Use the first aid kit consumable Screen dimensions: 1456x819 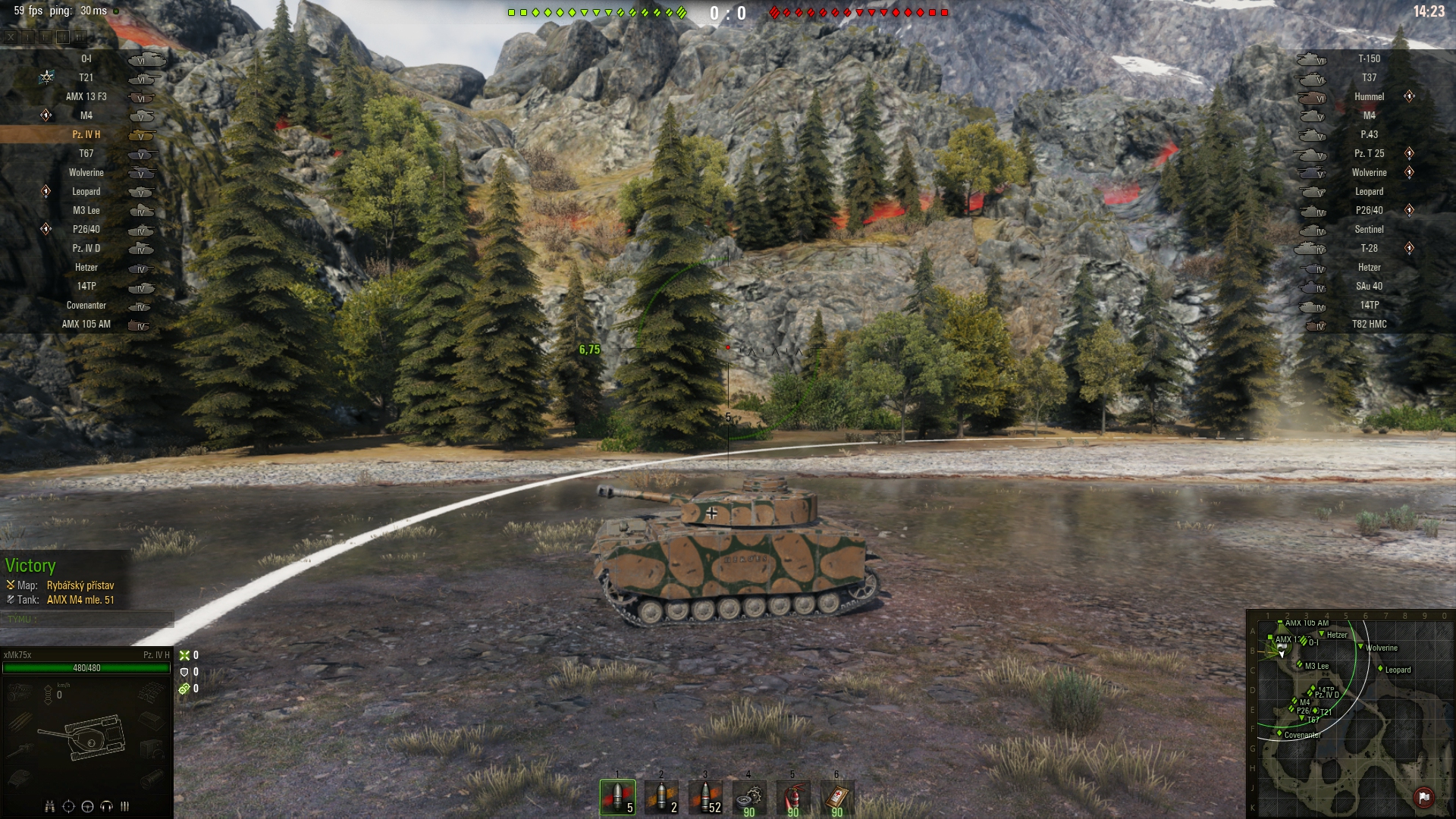tap(836, 797)
